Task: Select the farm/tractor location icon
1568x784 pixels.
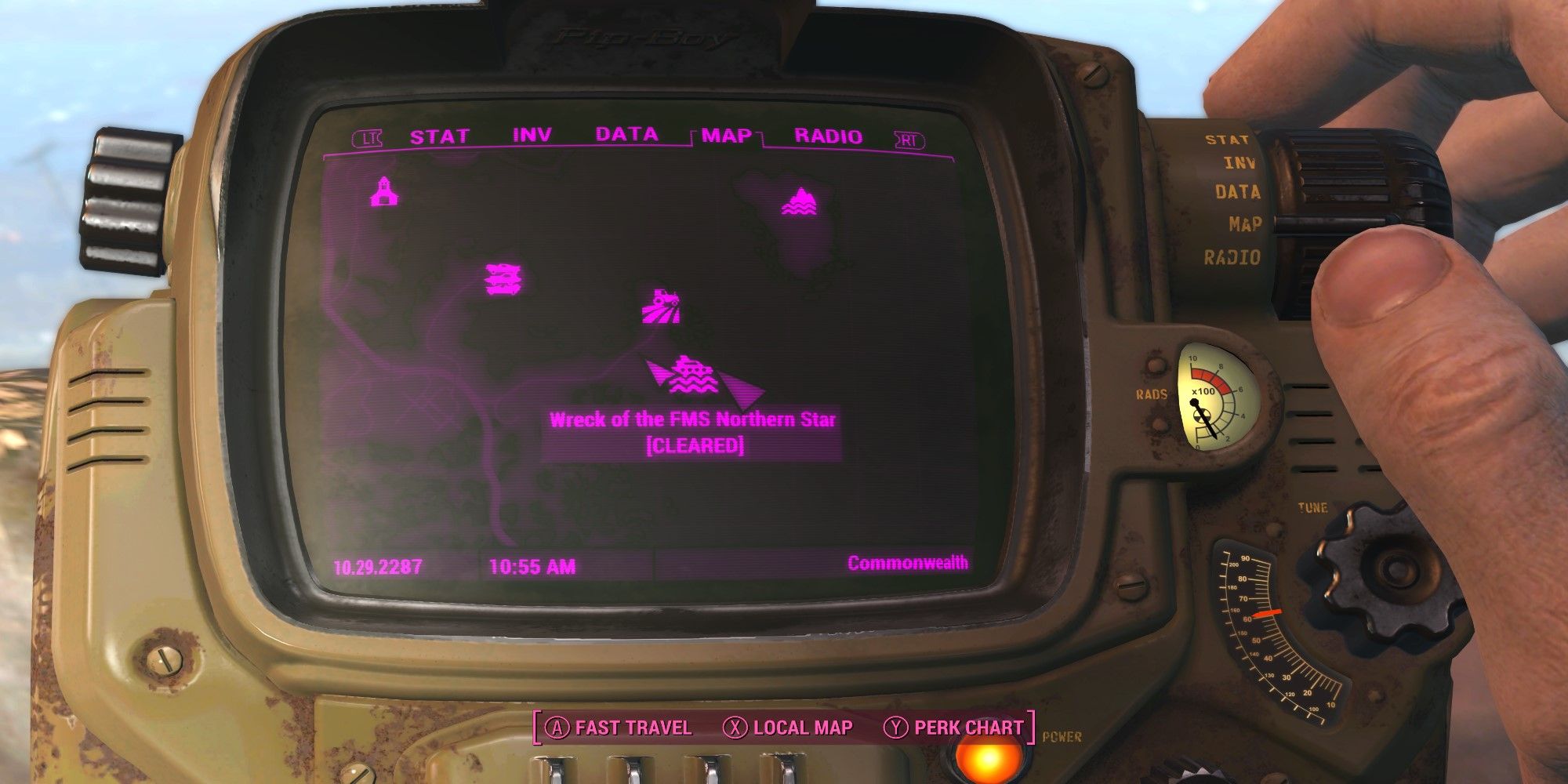Action: click(661, 306)
